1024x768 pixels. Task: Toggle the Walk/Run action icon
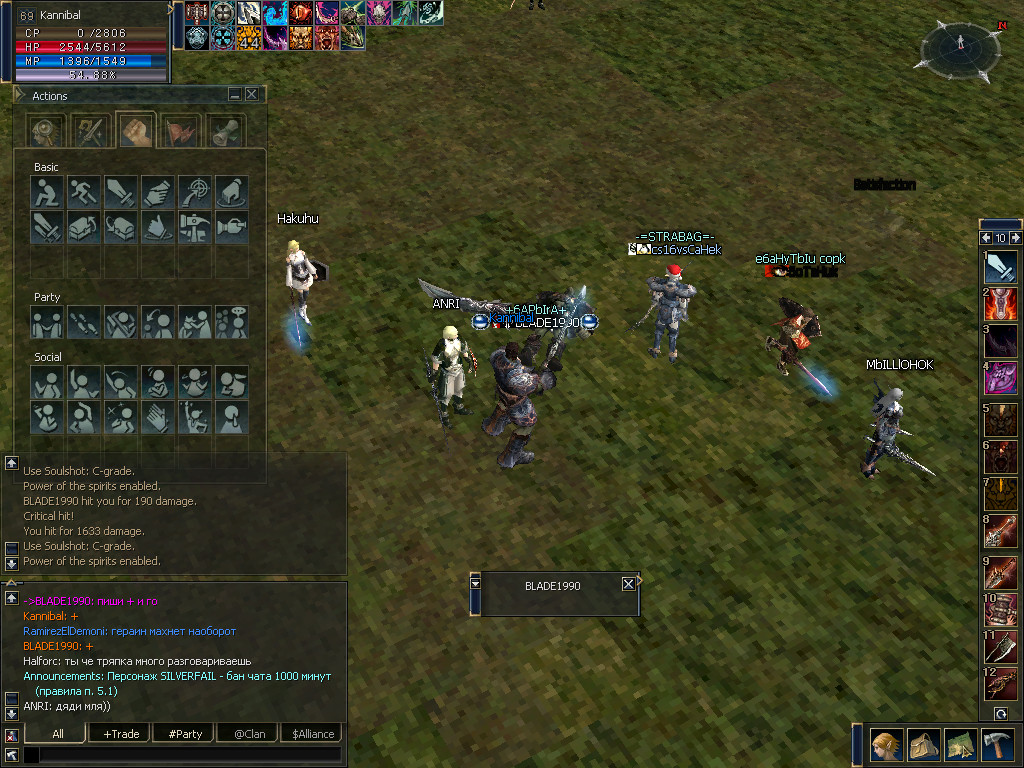[x=84, y=191]
